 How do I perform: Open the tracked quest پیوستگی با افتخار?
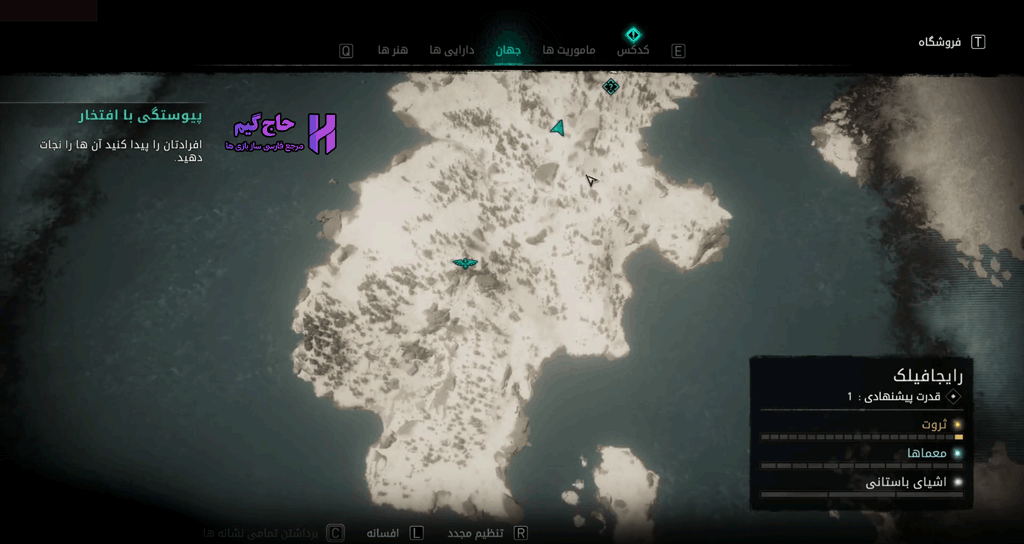(x=140, y=116)
